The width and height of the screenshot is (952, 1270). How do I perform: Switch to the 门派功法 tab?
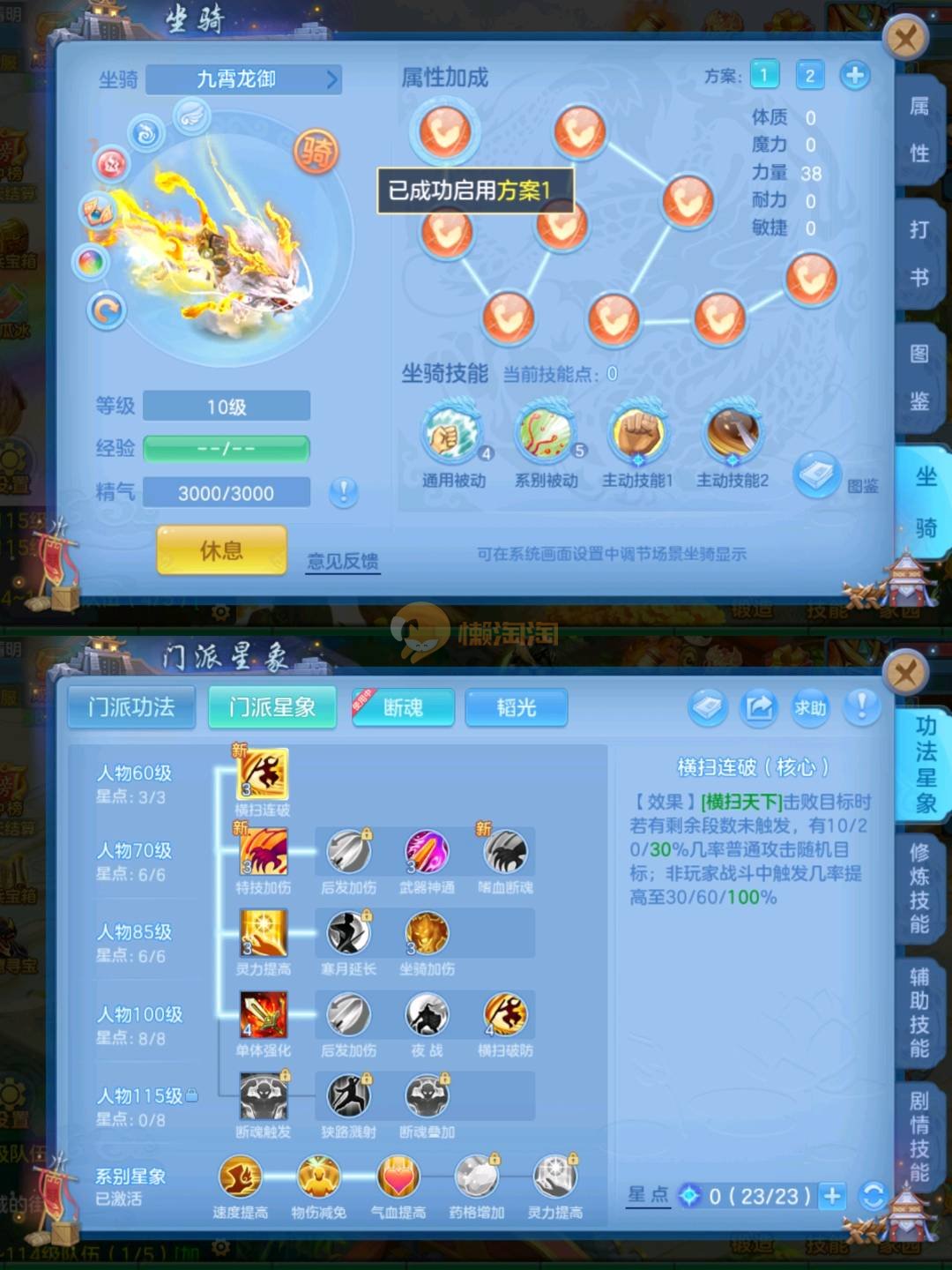(x=131, y=707)
